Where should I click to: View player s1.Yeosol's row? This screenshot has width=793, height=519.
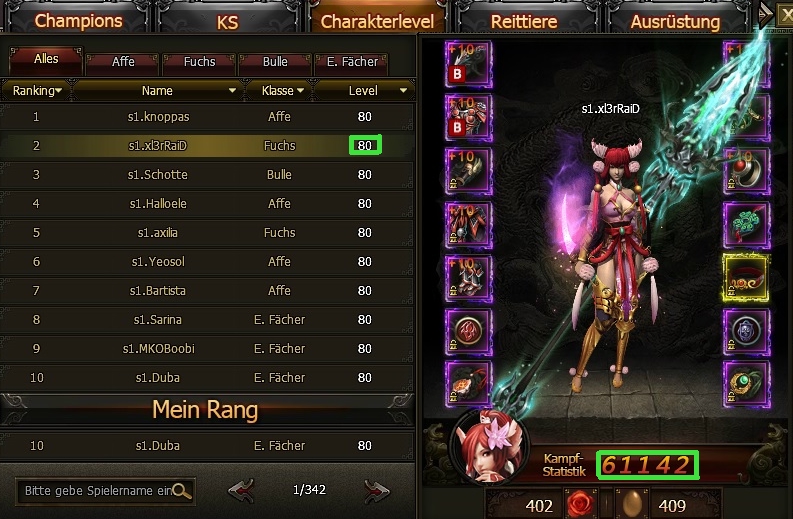[158, 262]
